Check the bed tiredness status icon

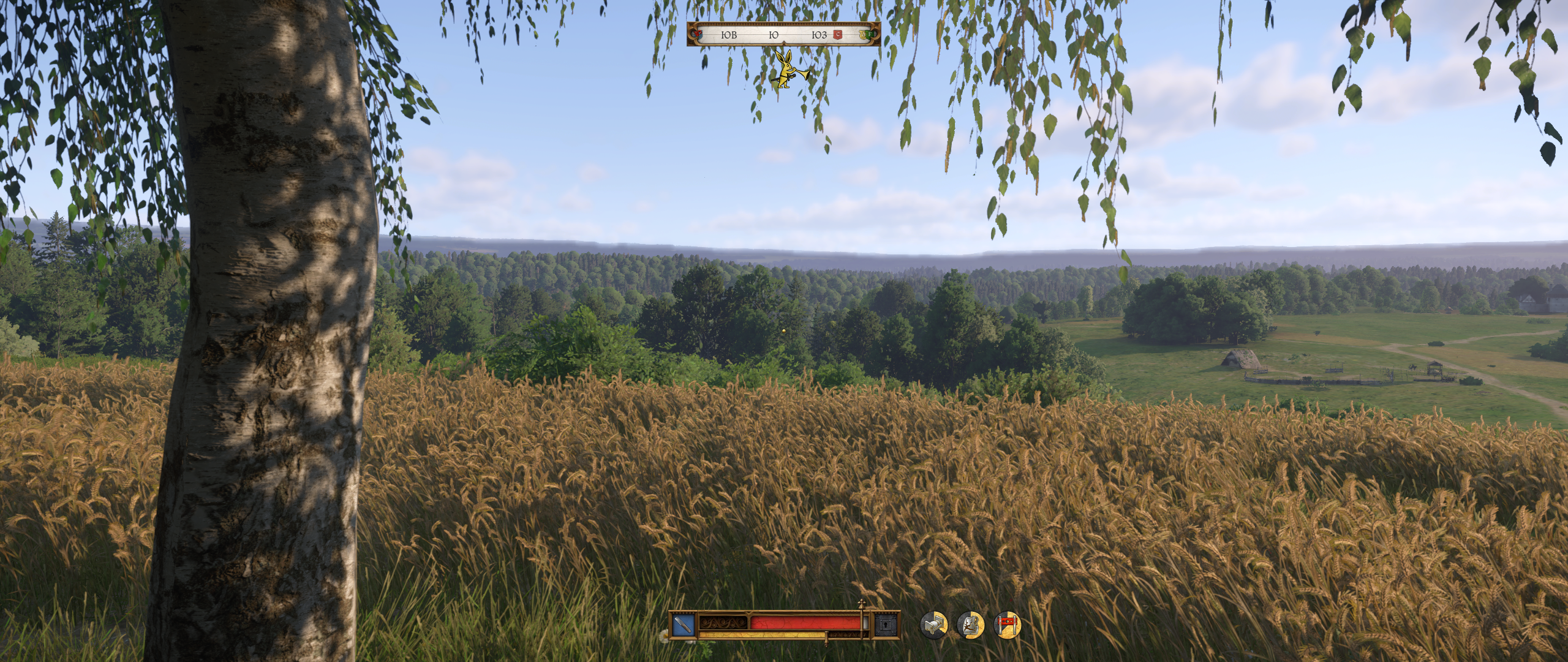933,626
